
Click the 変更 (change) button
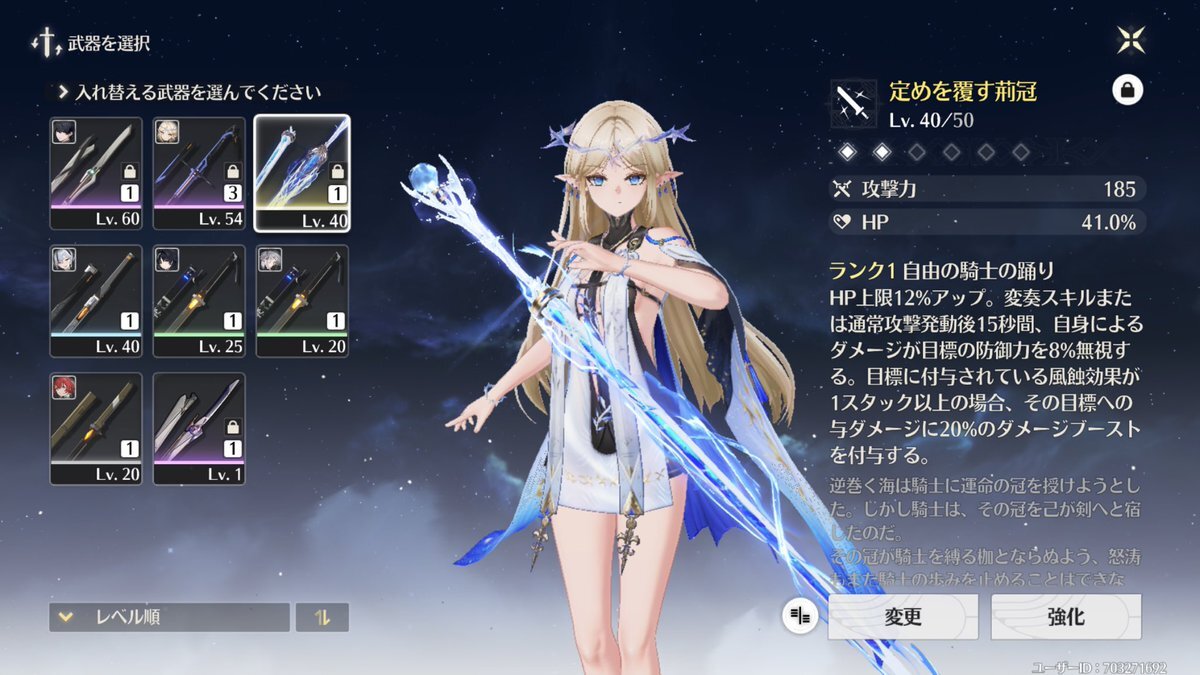903,617
